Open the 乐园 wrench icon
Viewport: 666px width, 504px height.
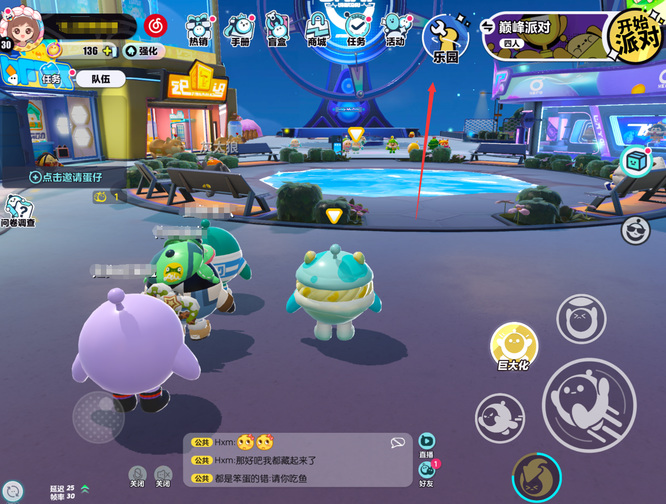[x=445, y=39]
